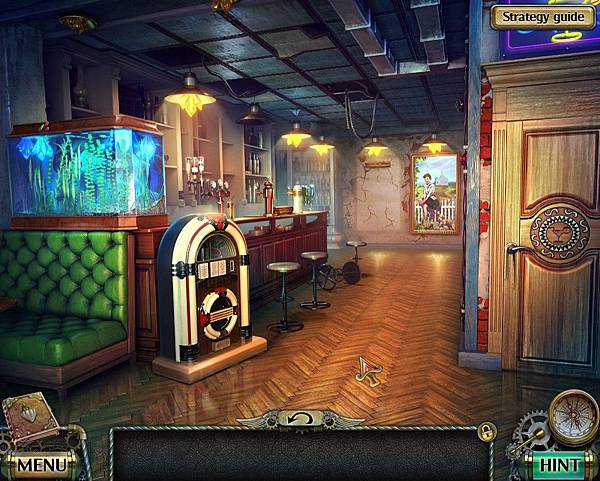
Task: Toggle the inventory padlock
Action: tap(487, 431)
